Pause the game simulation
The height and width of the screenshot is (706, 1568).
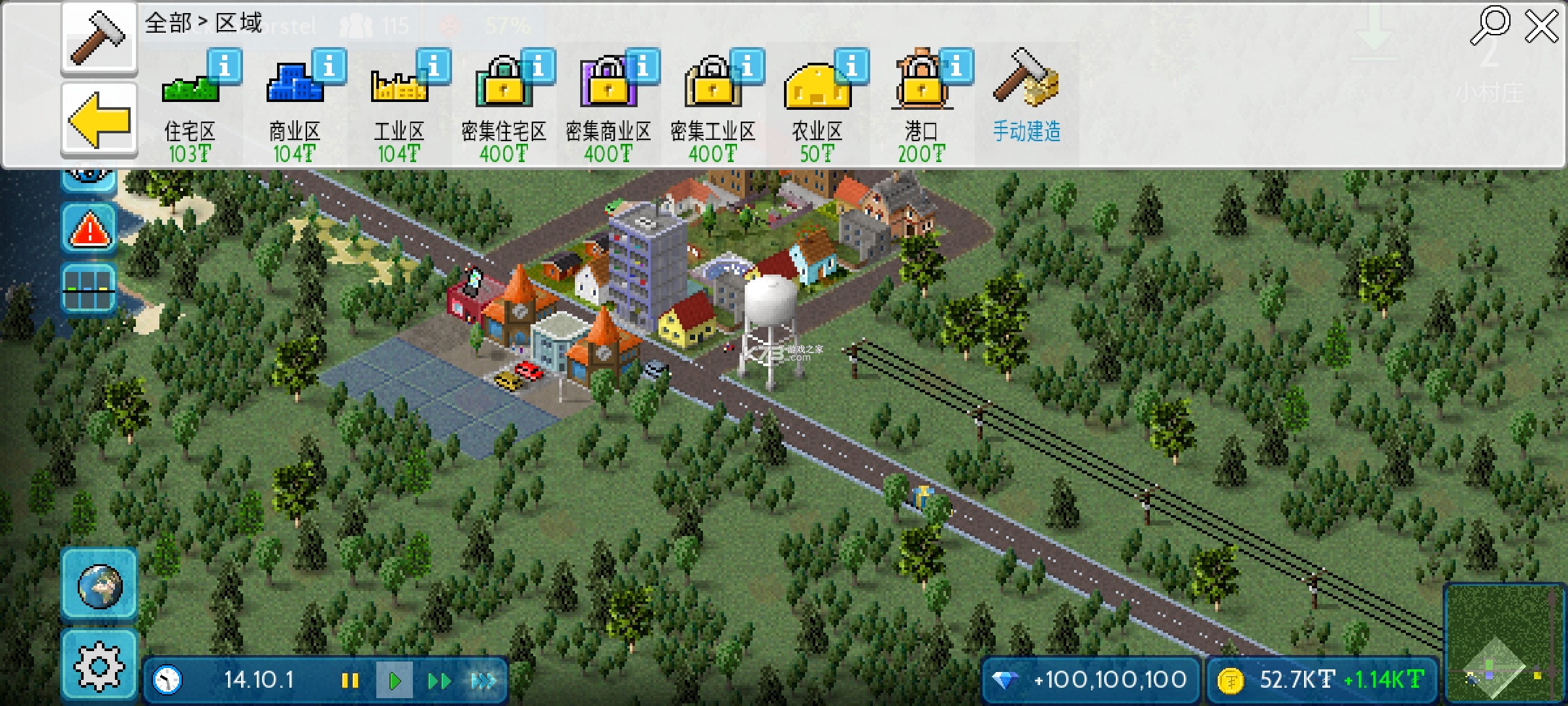point(350,681)
